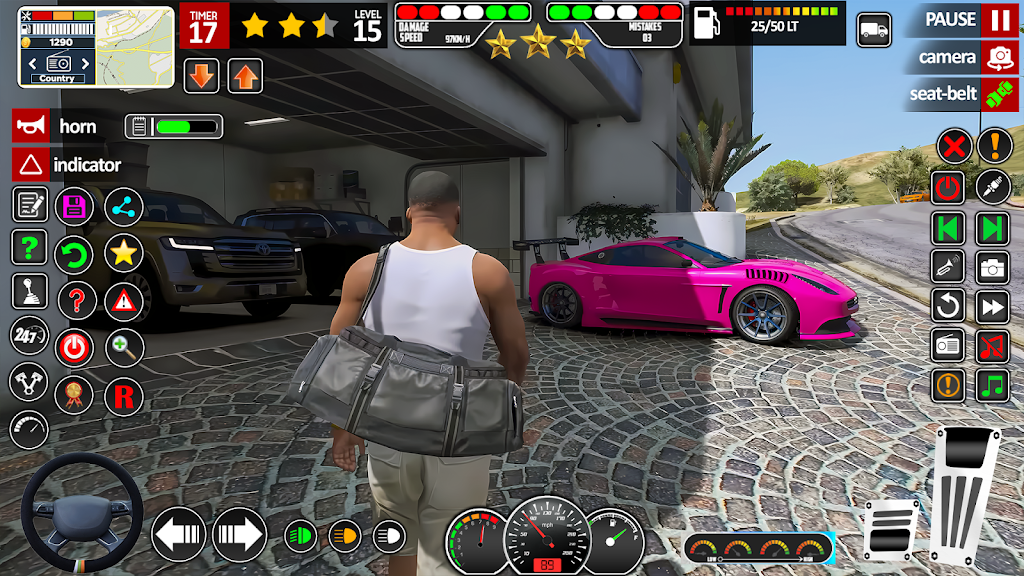Select the gear shifter icon
The image size is (1024, 576).
pos(30,291)
